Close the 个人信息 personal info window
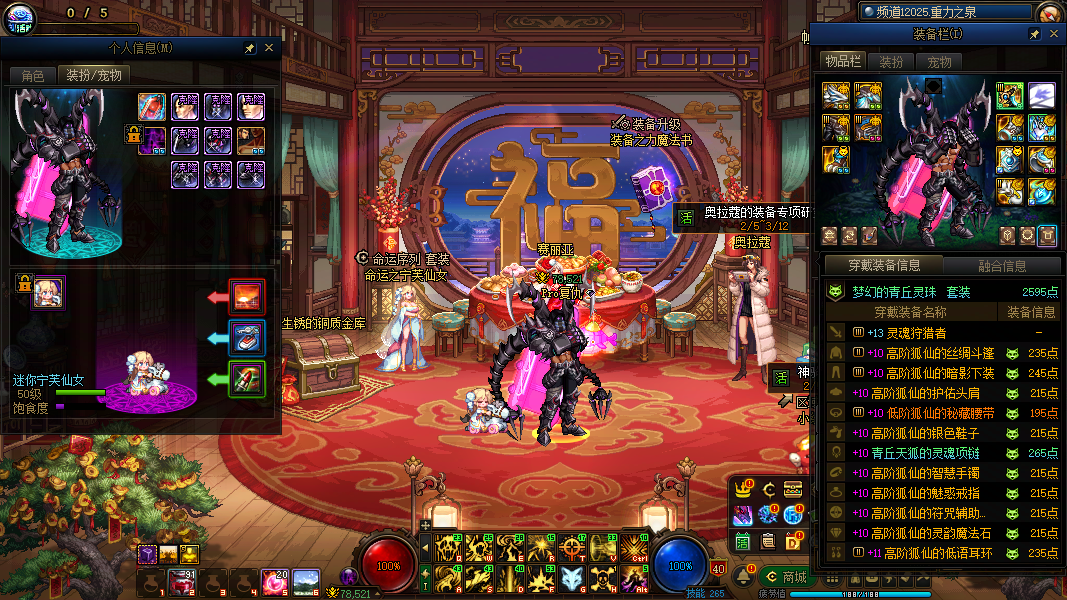1067x600 pixels. tap(269, 48)
